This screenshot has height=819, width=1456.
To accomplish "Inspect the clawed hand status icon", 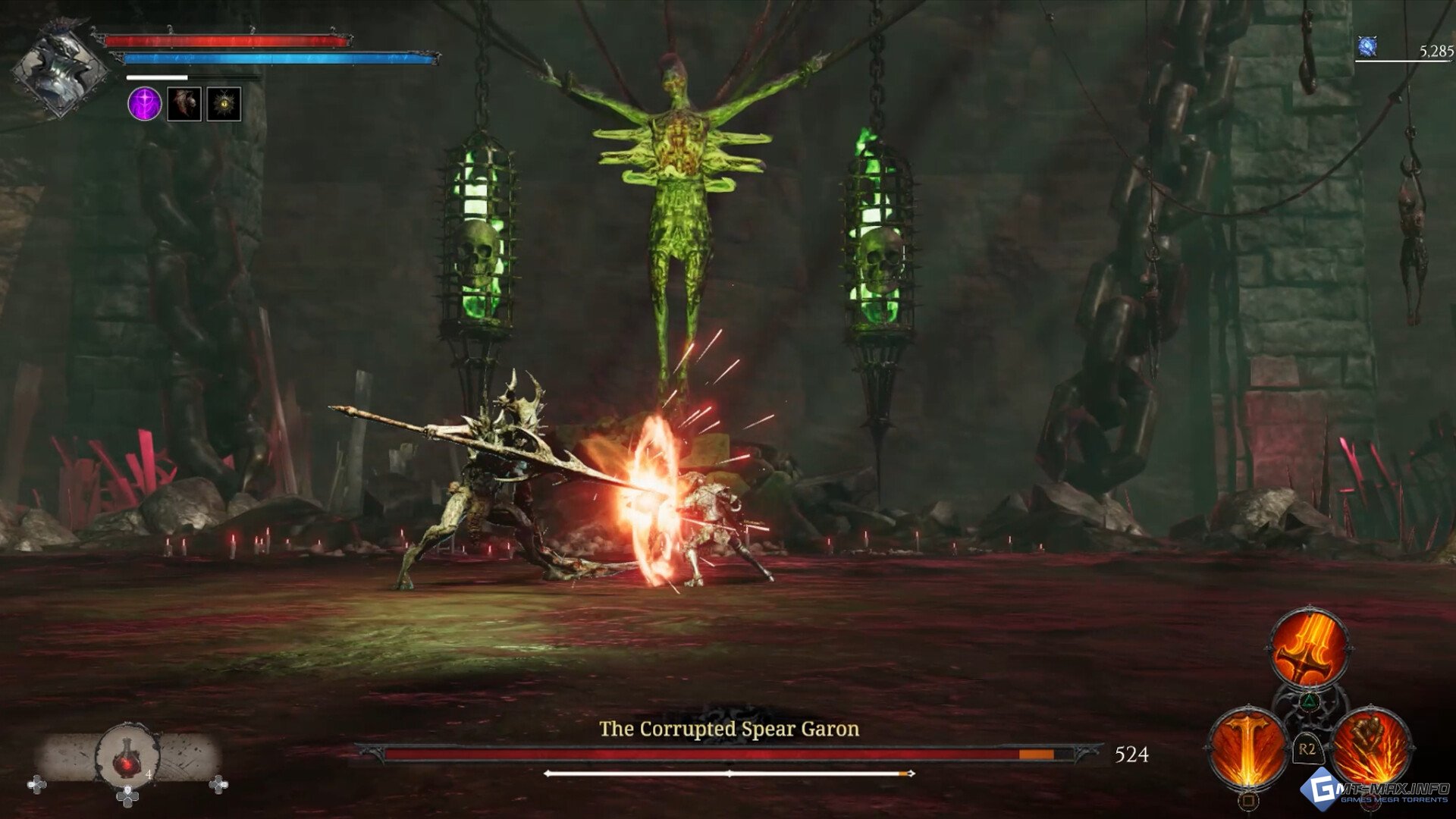I will [184, 104].
